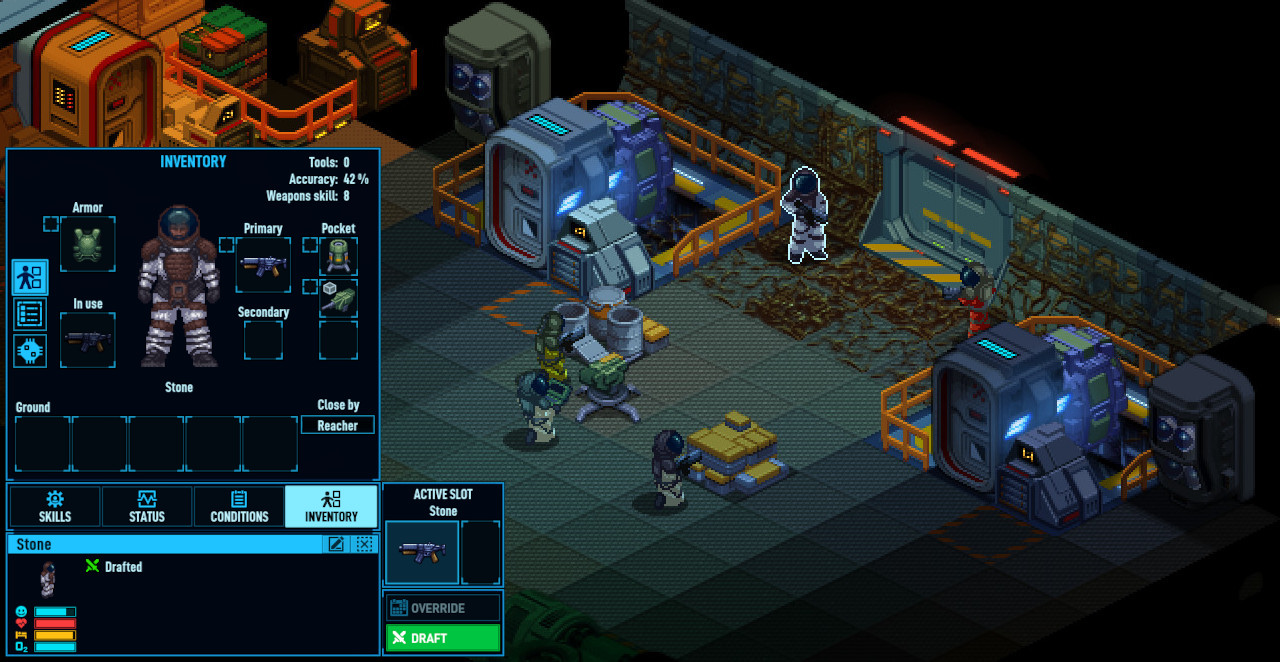Viewport: 1280px width, 662px height.
Task: Tick the checkbox beside the Primary slot
Action: point(227,245)
